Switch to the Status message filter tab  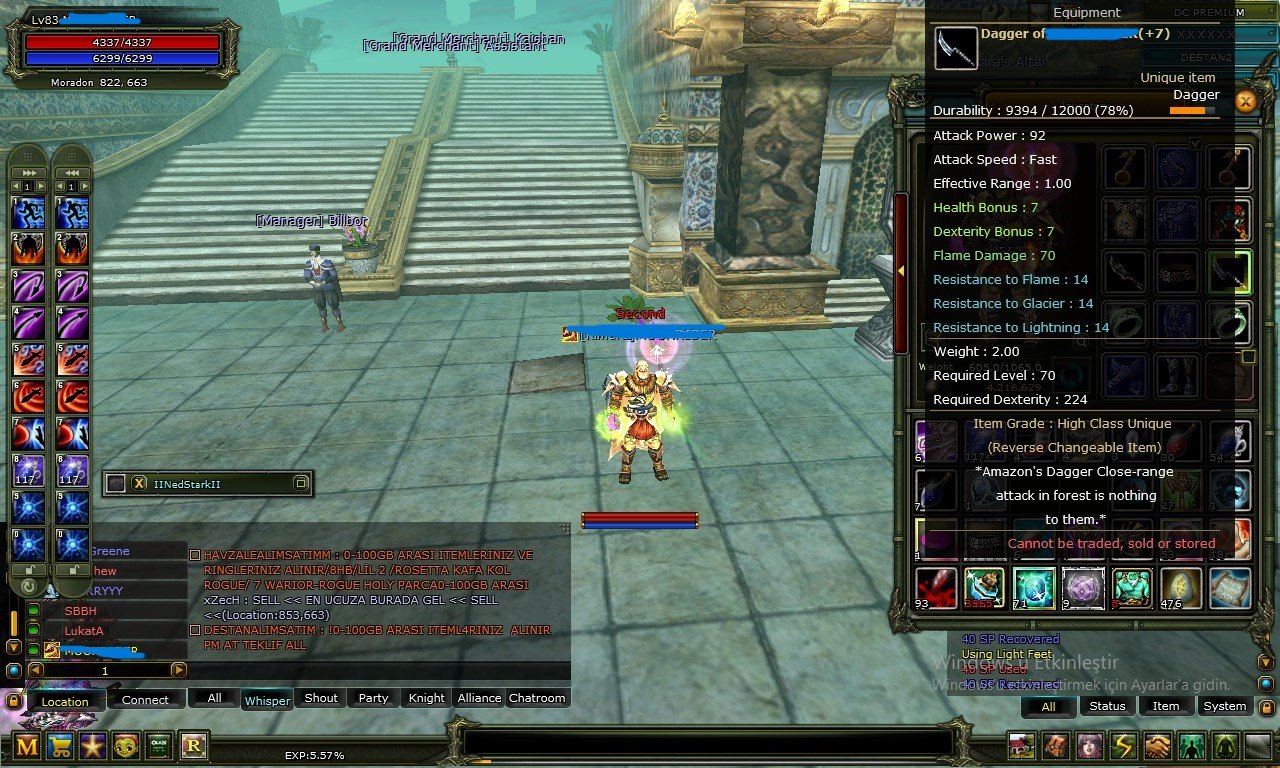click(1107, 706)
